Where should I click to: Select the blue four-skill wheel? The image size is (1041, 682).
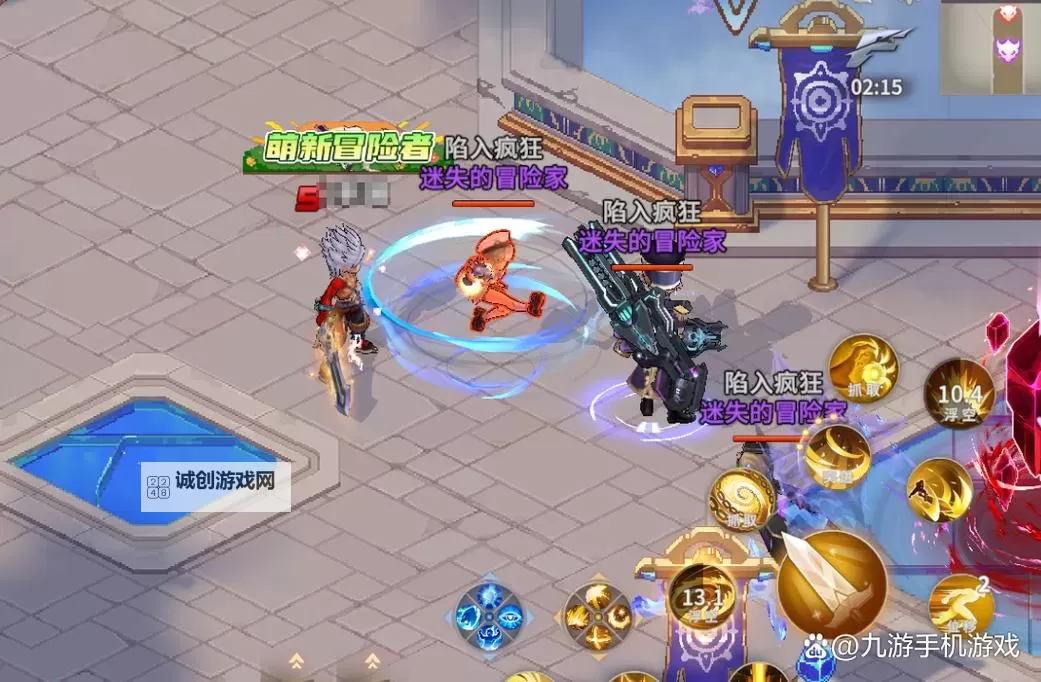point(489,610)
